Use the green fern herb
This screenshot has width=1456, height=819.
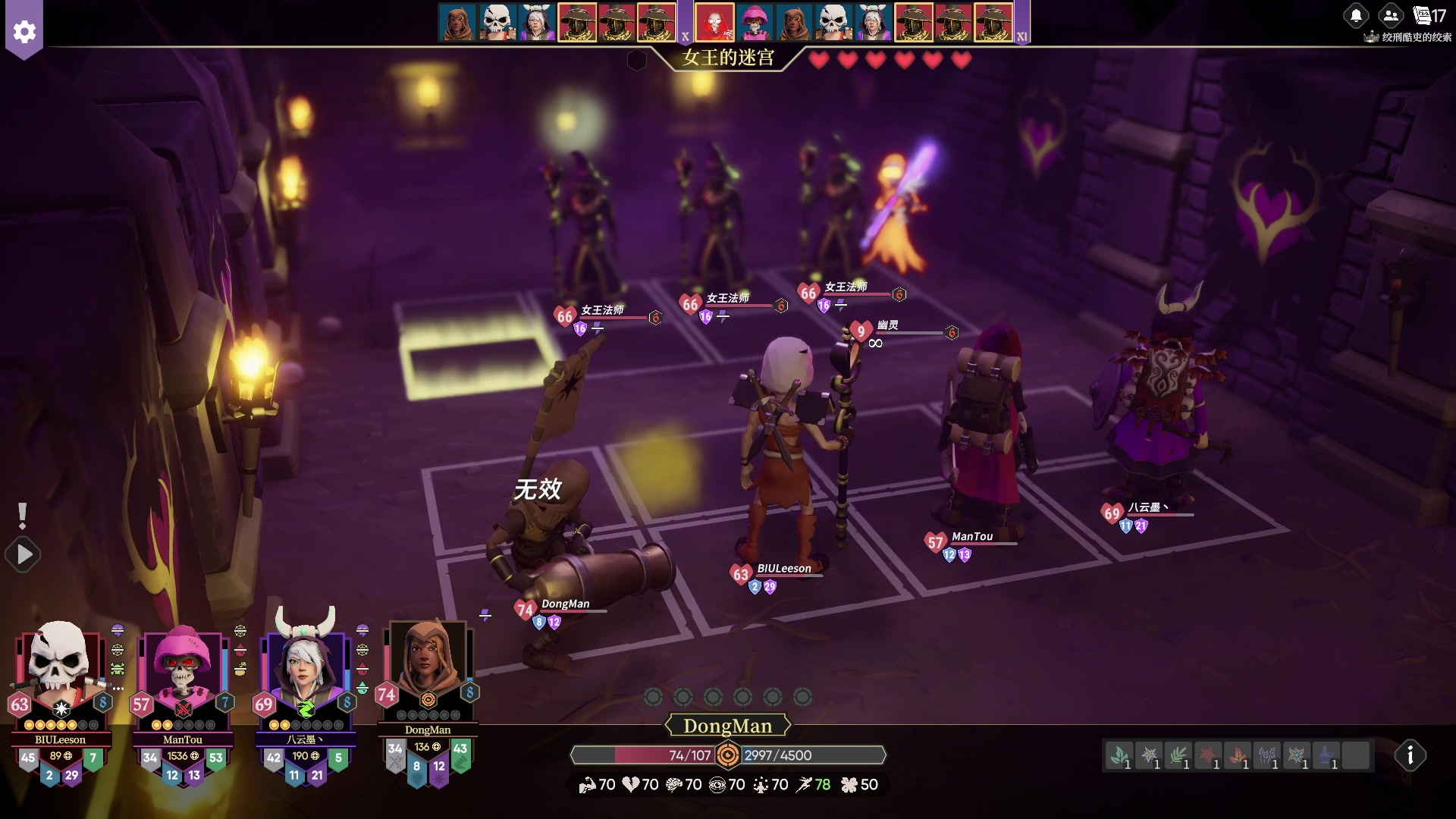(x=1178, y=756)
